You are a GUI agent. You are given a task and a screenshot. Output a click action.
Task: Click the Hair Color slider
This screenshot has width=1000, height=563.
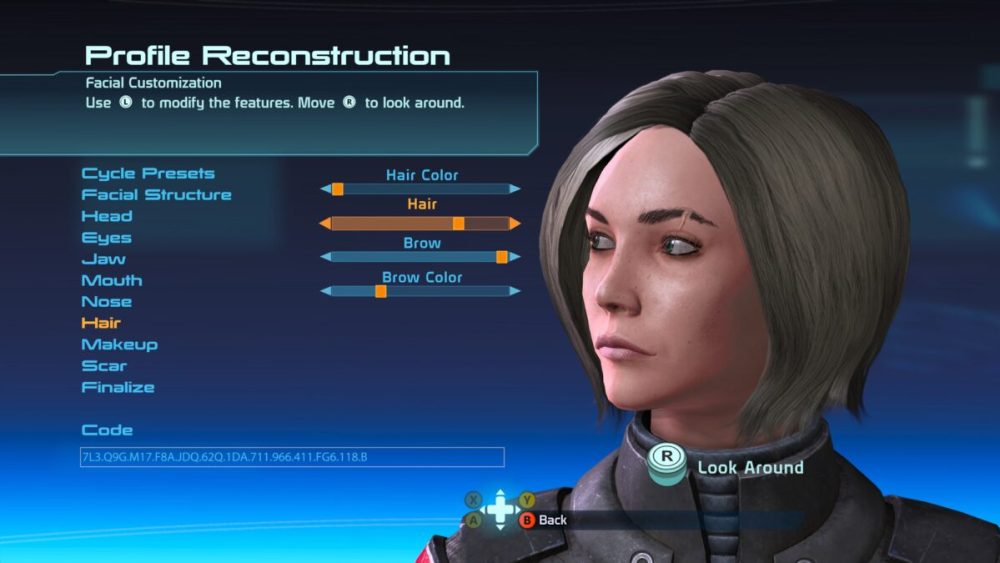click(x=420, y=189)
